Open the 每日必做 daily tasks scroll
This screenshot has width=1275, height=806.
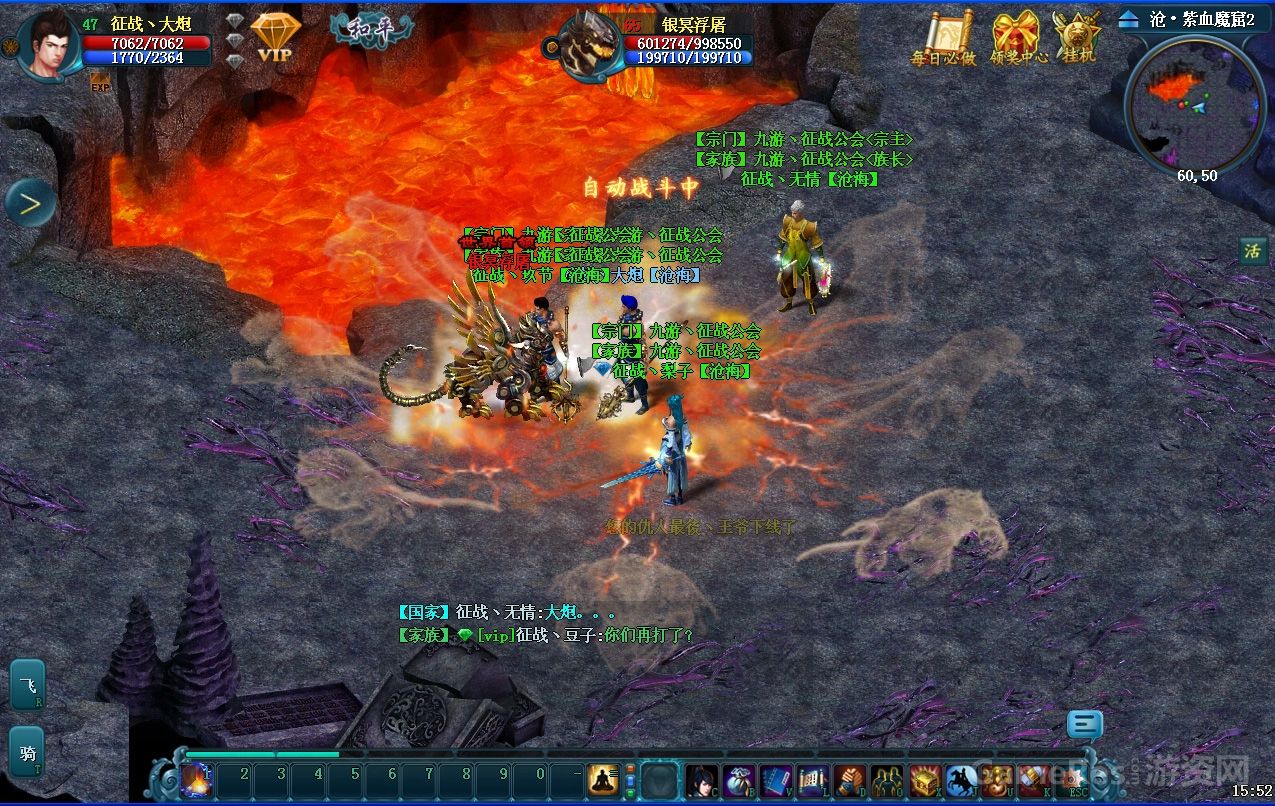[x=943, y=38]
